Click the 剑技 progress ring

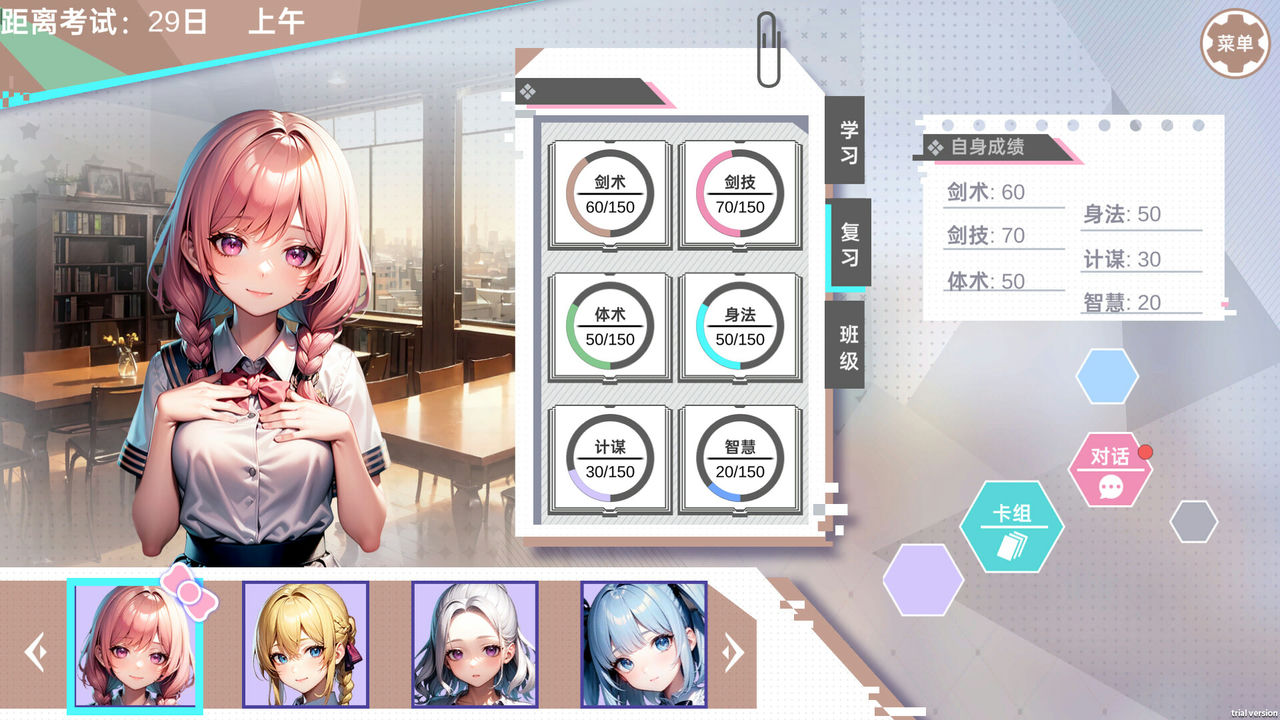(740, 195)
